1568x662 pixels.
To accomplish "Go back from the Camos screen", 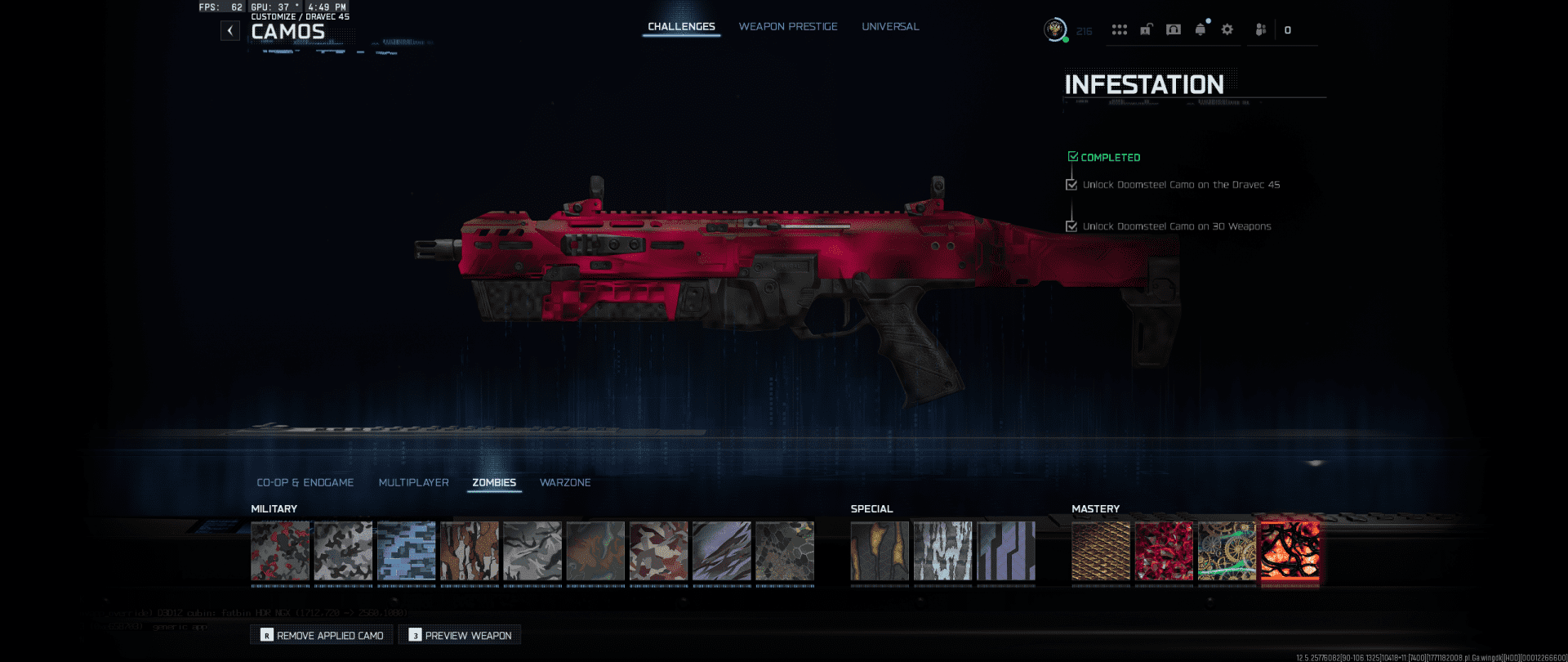I will click(230, 31).
